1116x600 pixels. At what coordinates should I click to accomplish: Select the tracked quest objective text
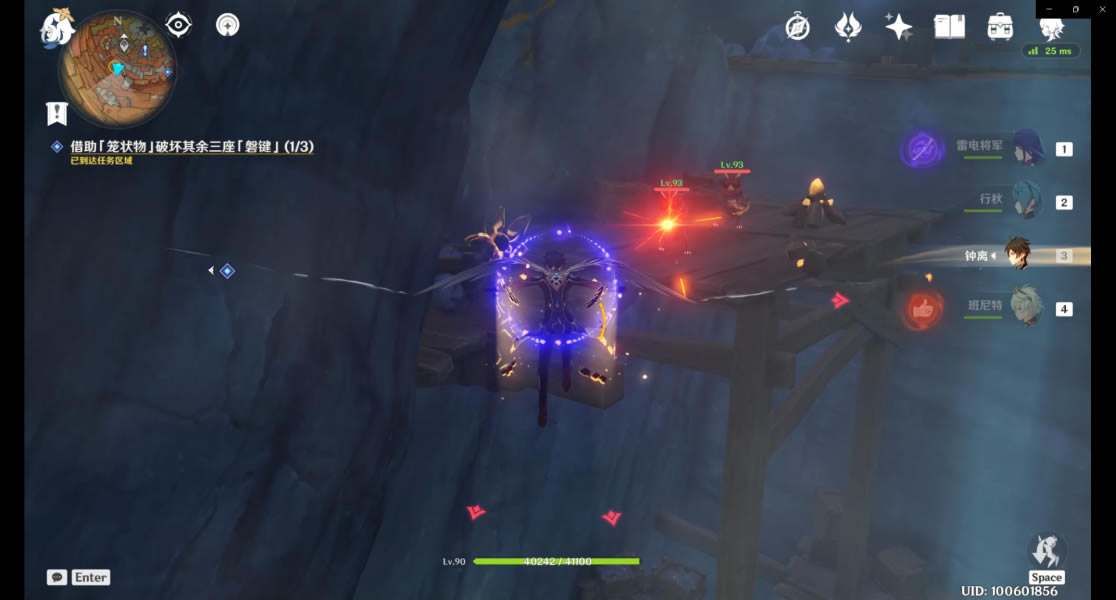pos(192,147)
